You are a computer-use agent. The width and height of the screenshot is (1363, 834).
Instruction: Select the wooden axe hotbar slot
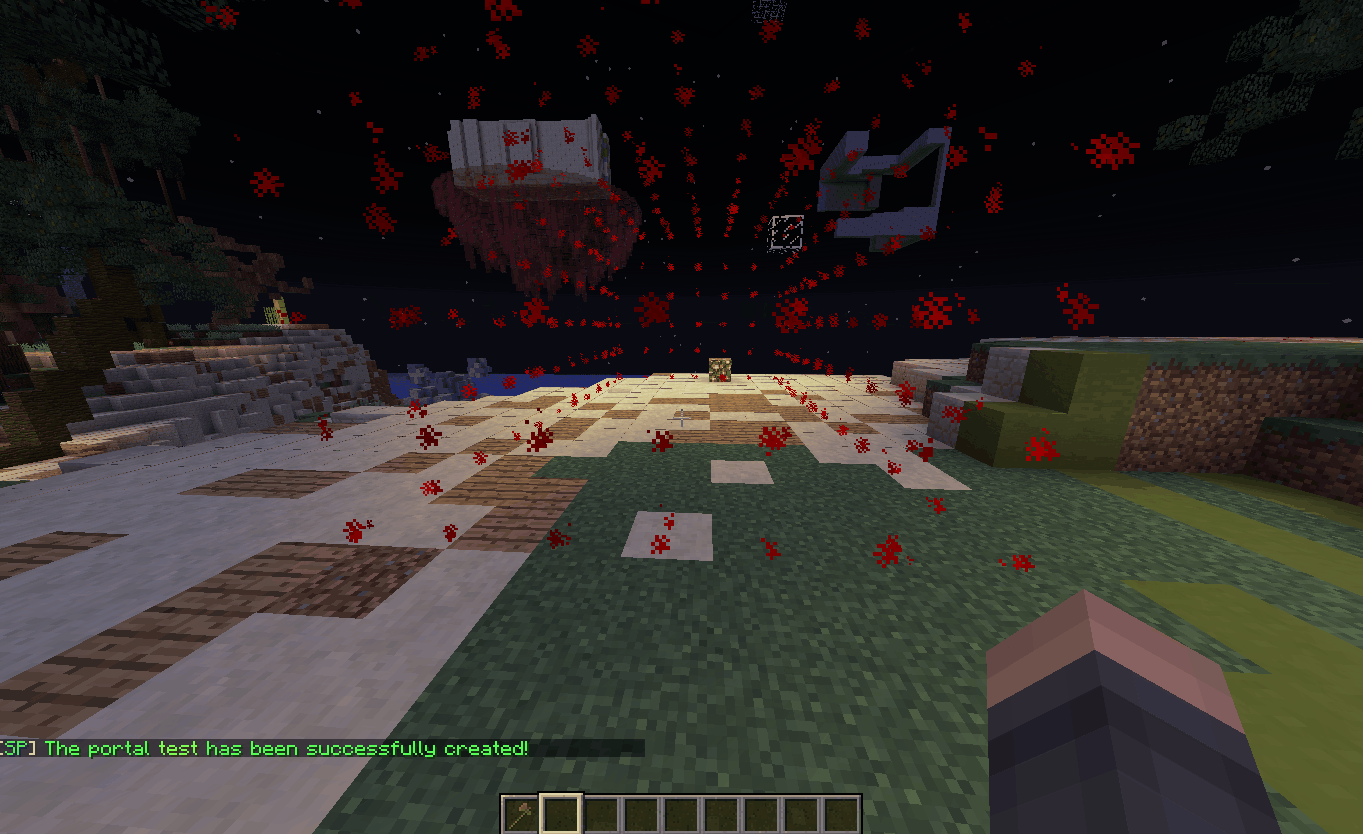[x=520, y=813]
